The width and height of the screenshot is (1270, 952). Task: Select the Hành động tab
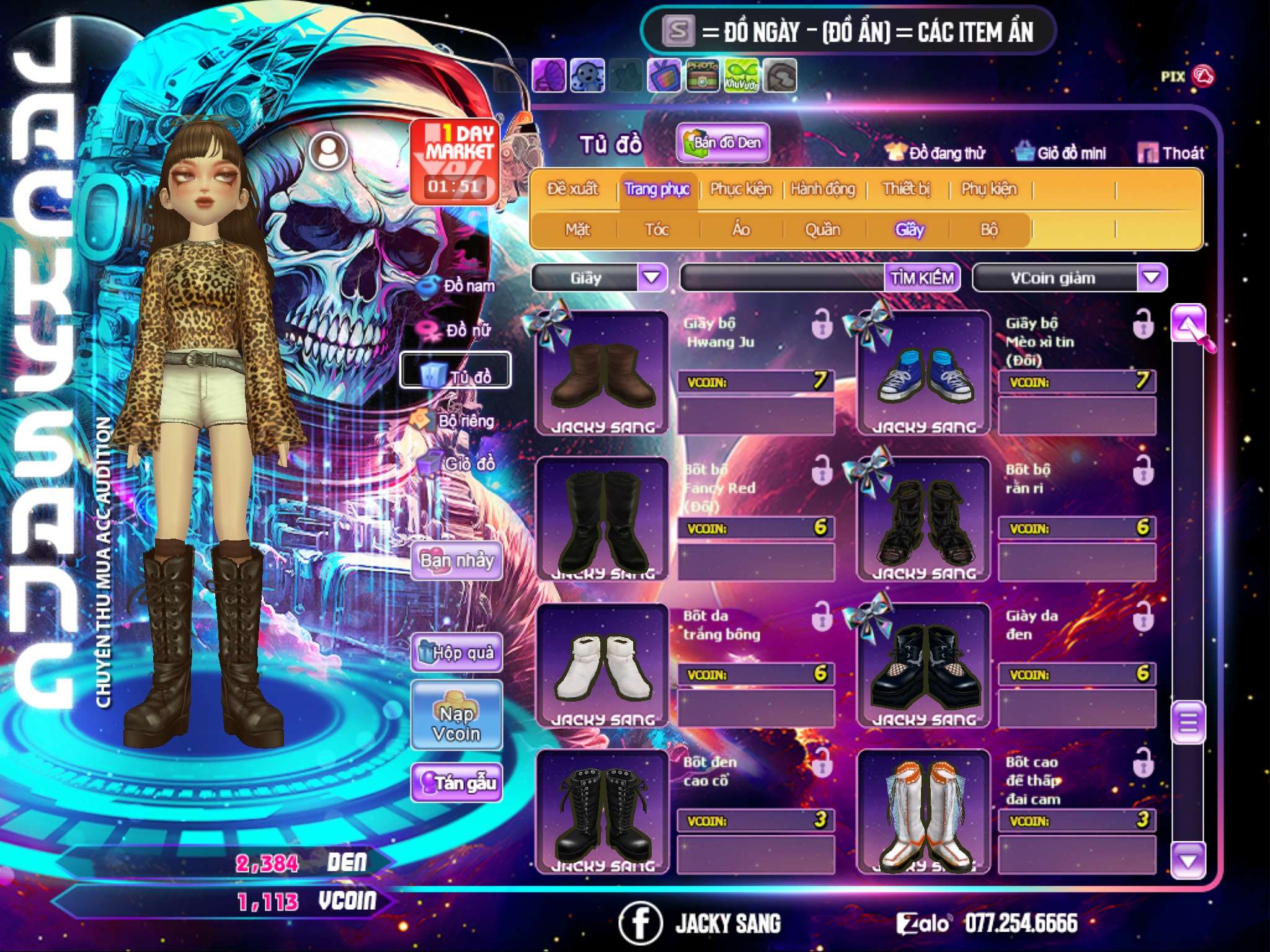point(822,189)
